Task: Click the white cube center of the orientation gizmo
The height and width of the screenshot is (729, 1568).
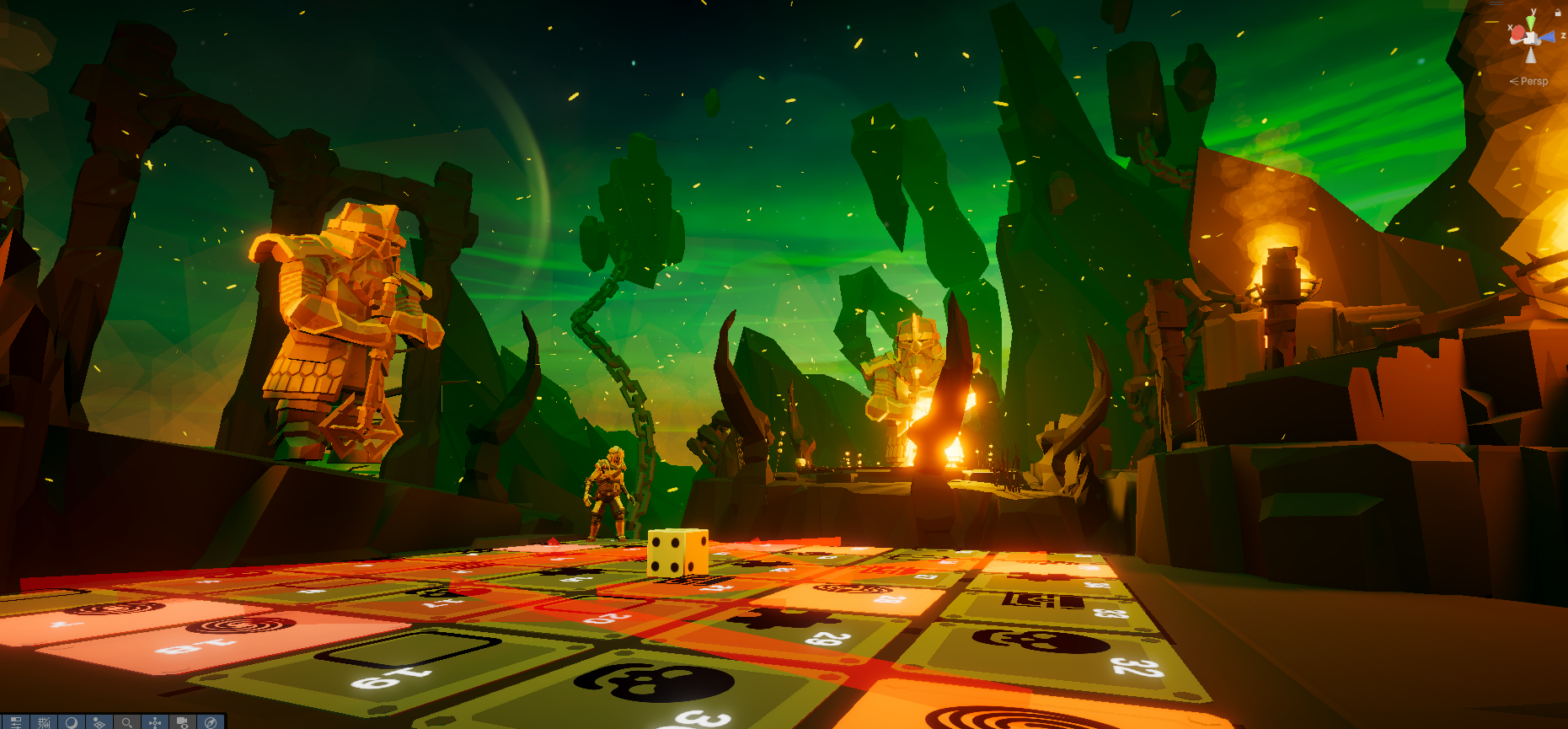Action: [1530, 38]
